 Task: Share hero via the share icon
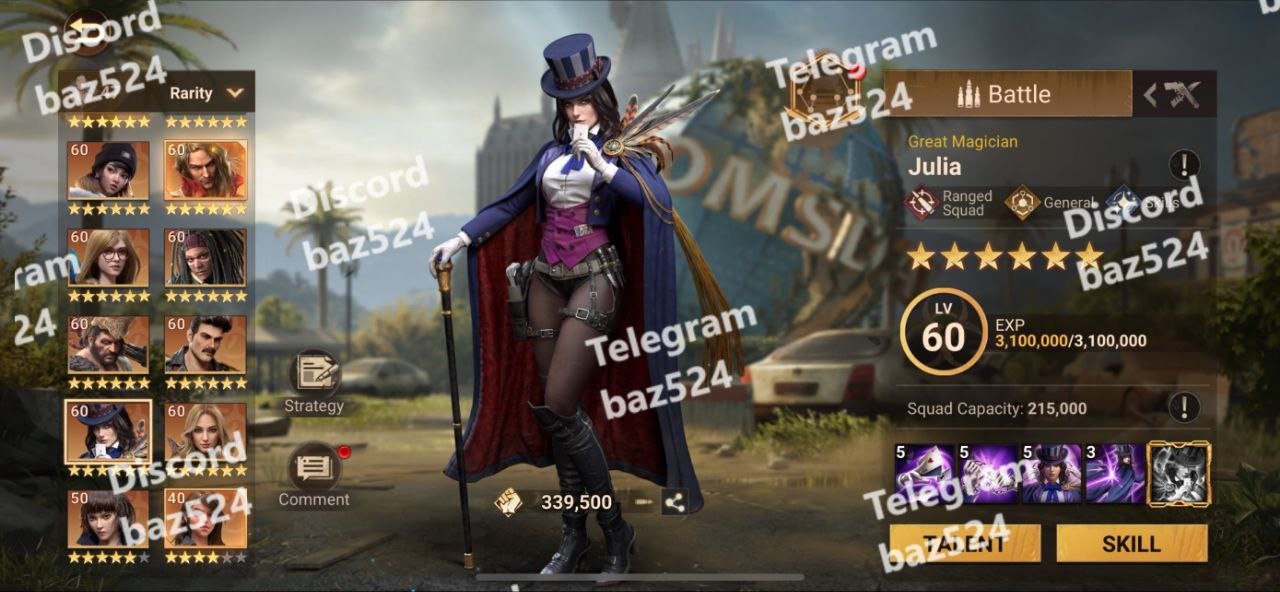pos(675,503)
